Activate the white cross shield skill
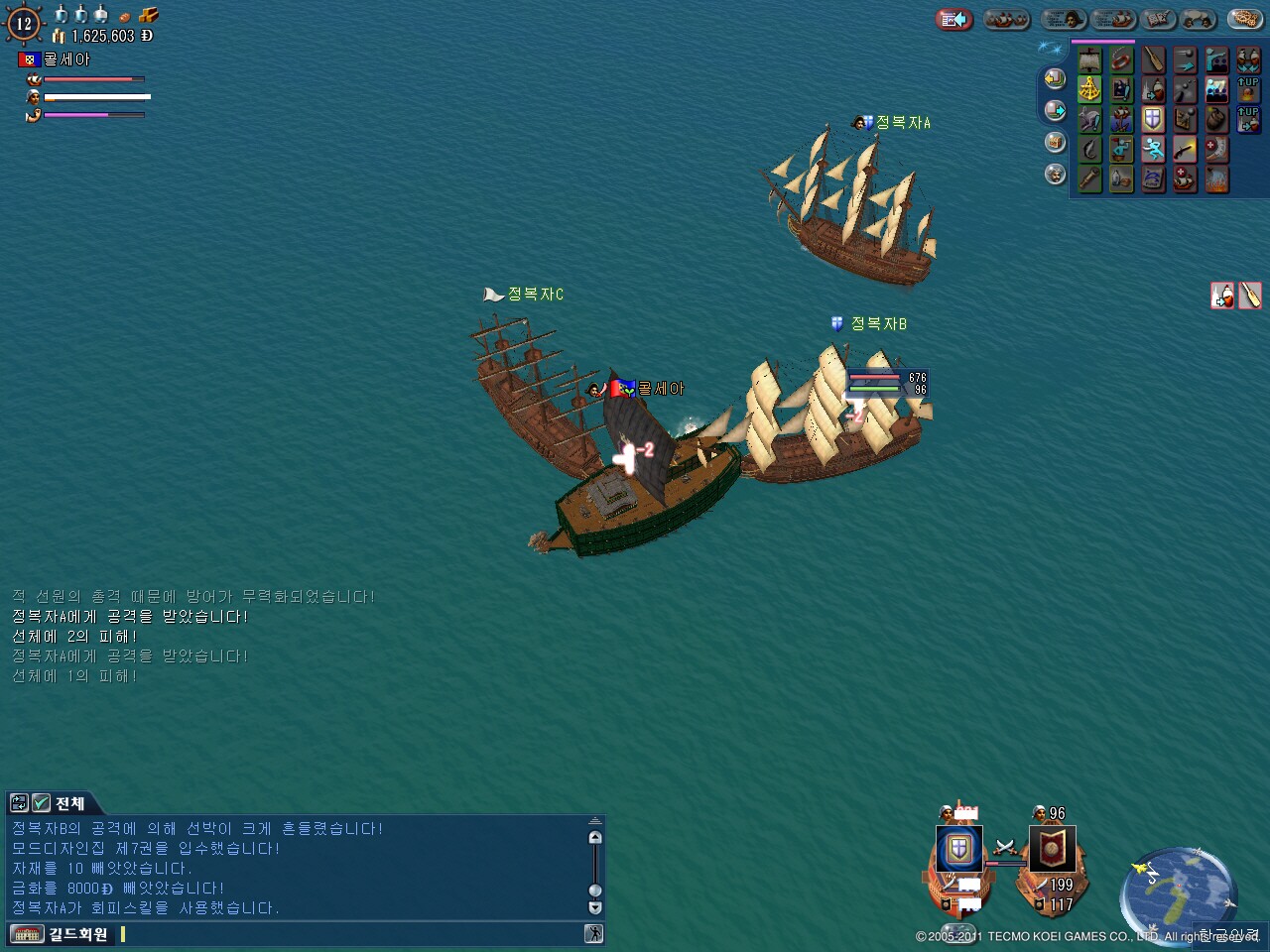 (1153, 120)
